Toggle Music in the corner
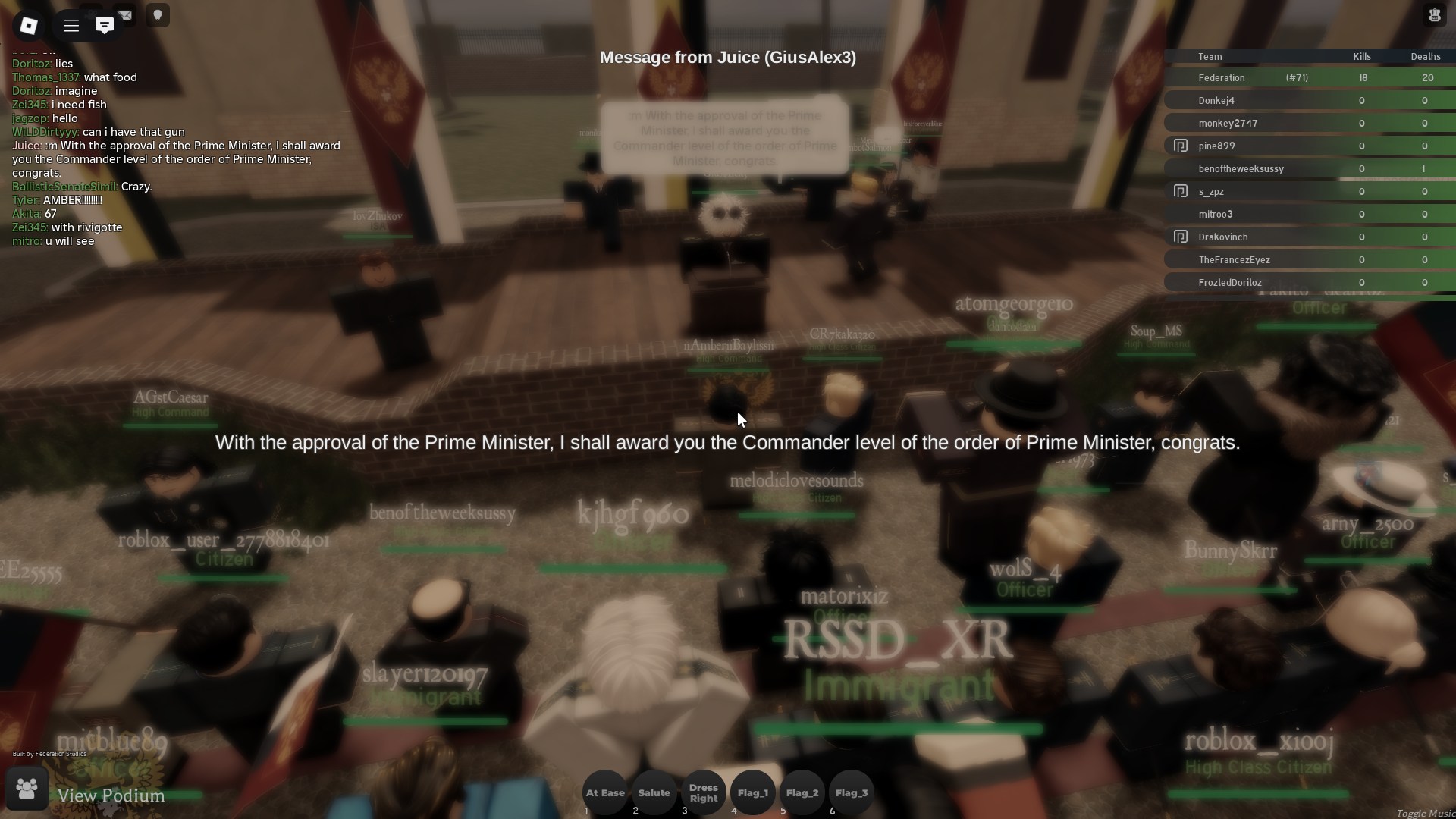The width and height of the screenshot is (1456, 819). tap(1425, 813)
